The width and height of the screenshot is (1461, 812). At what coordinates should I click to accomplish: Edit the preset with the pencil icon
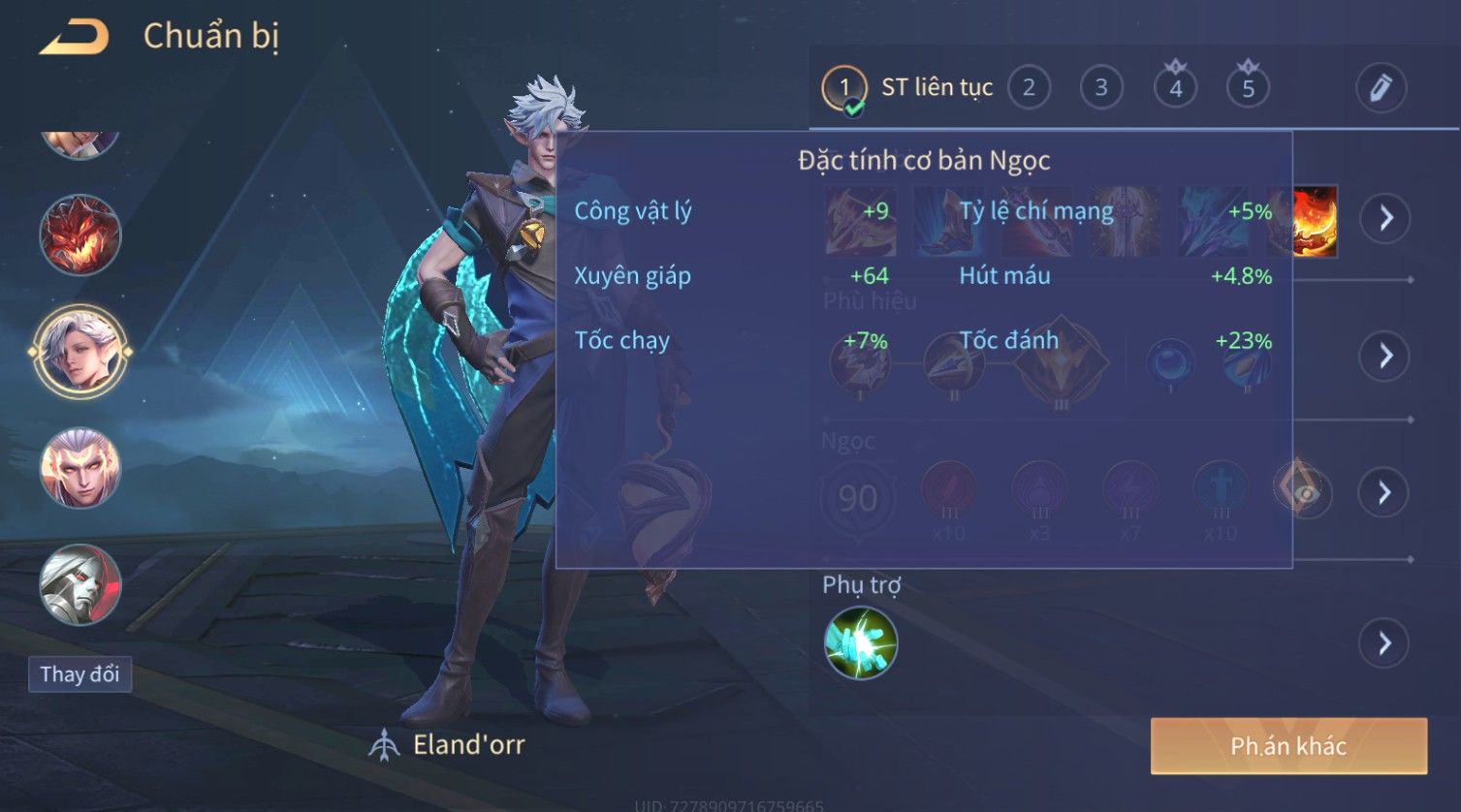click(x=1381, y=88)
